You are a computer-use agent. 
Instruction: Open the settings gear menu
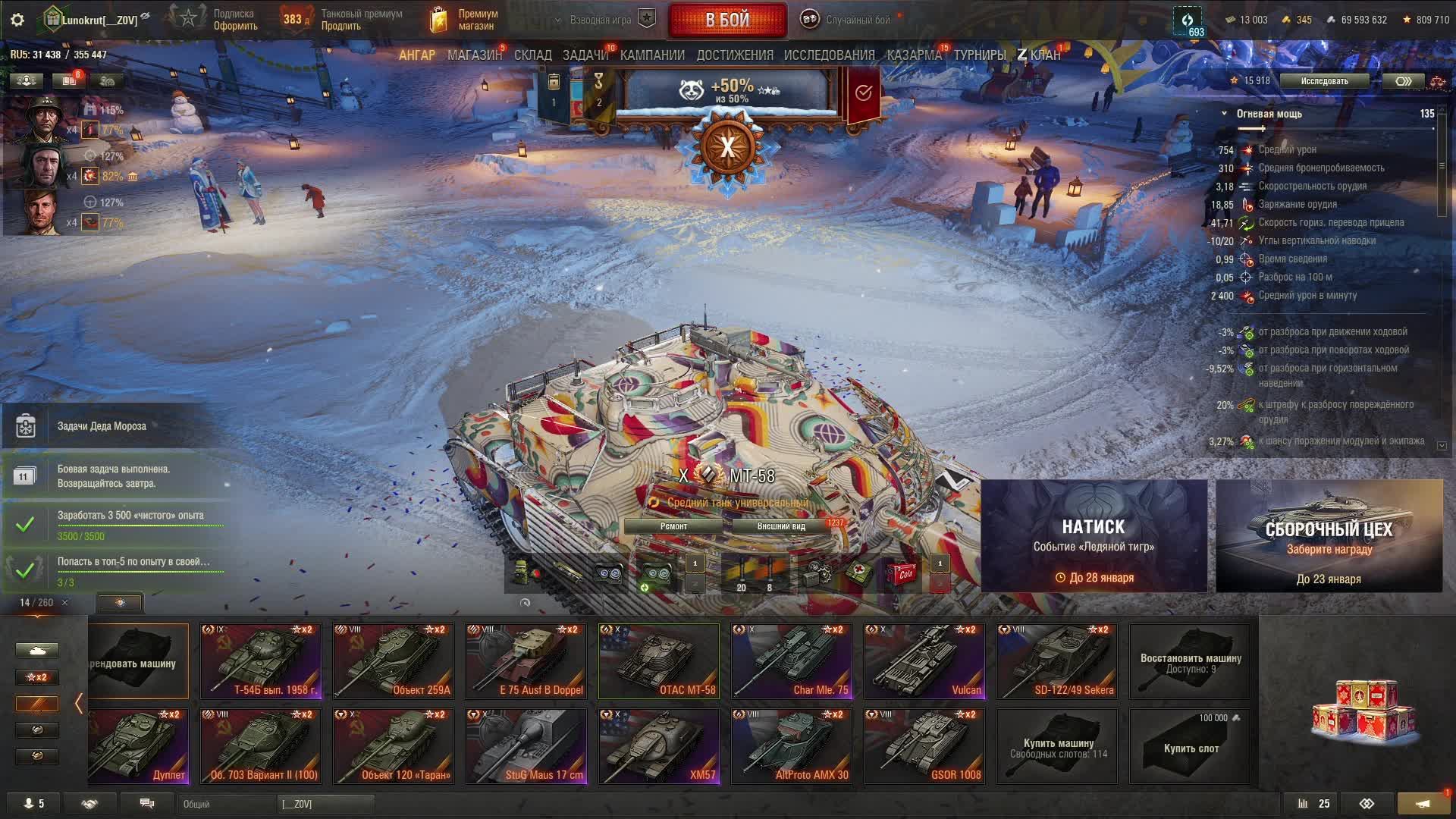click(17, 20)
